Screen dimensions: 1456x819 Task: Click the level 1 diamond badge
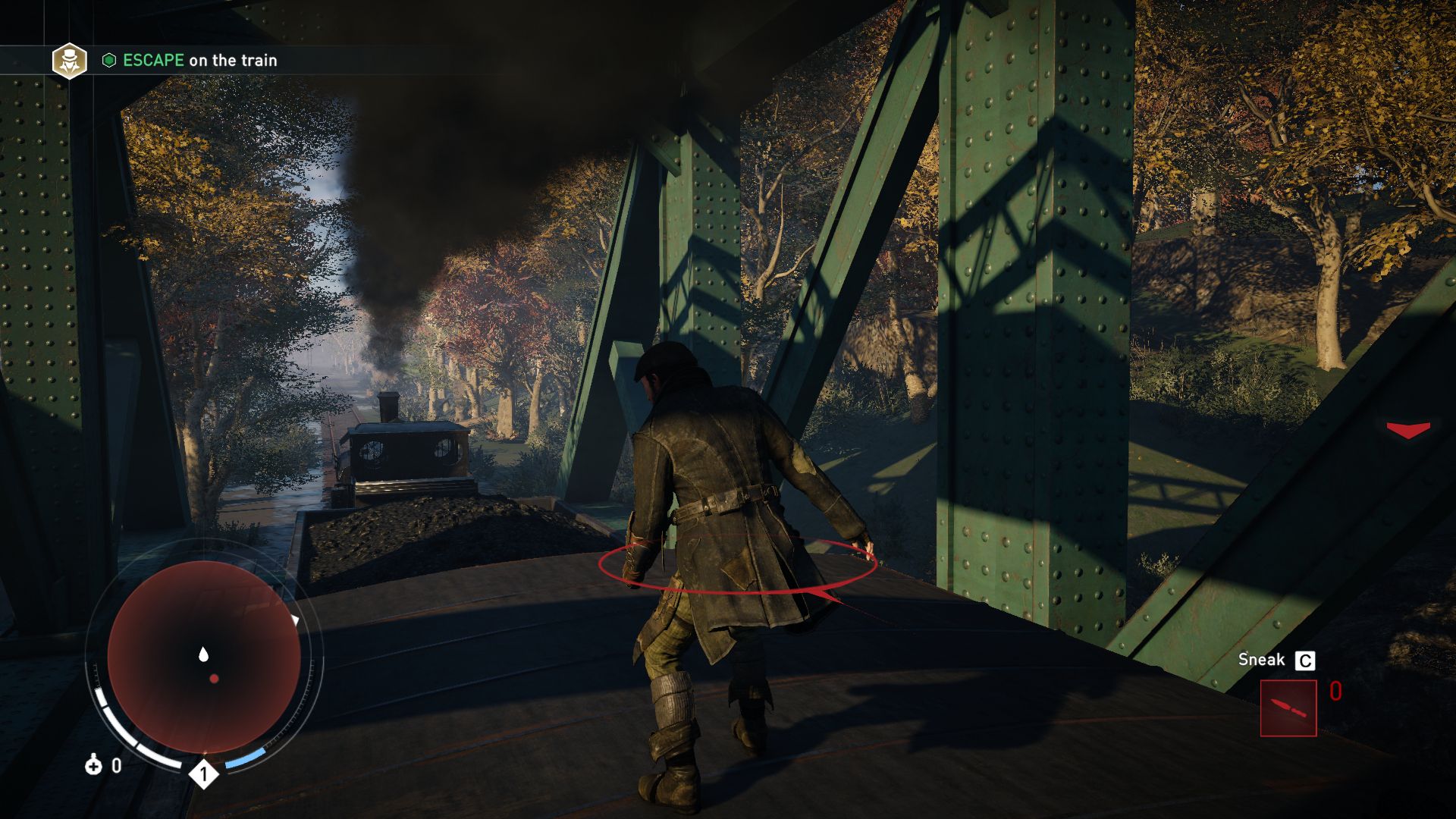203,774
